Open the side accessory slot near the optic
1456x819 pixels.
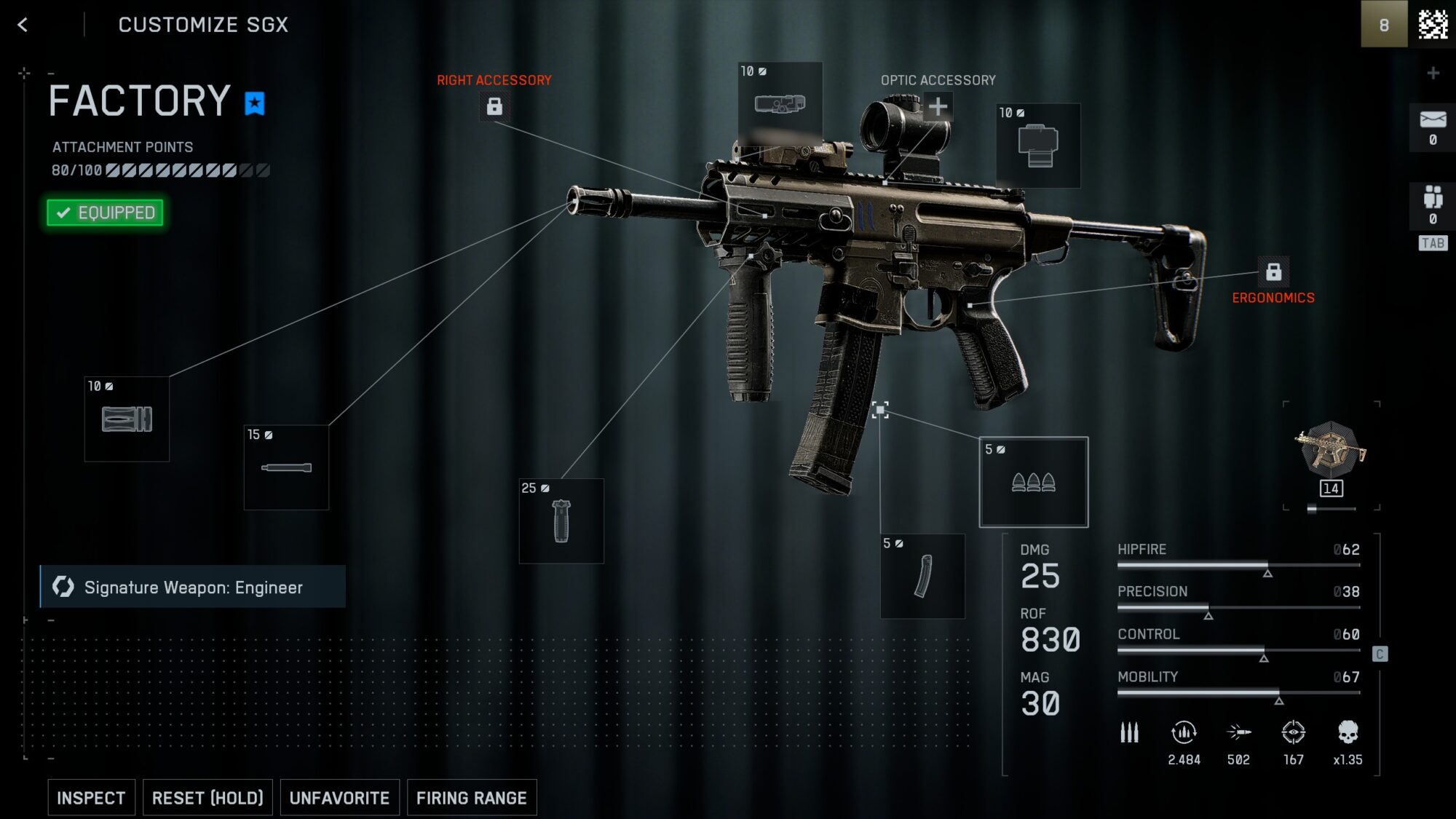tap(1037, 144)
